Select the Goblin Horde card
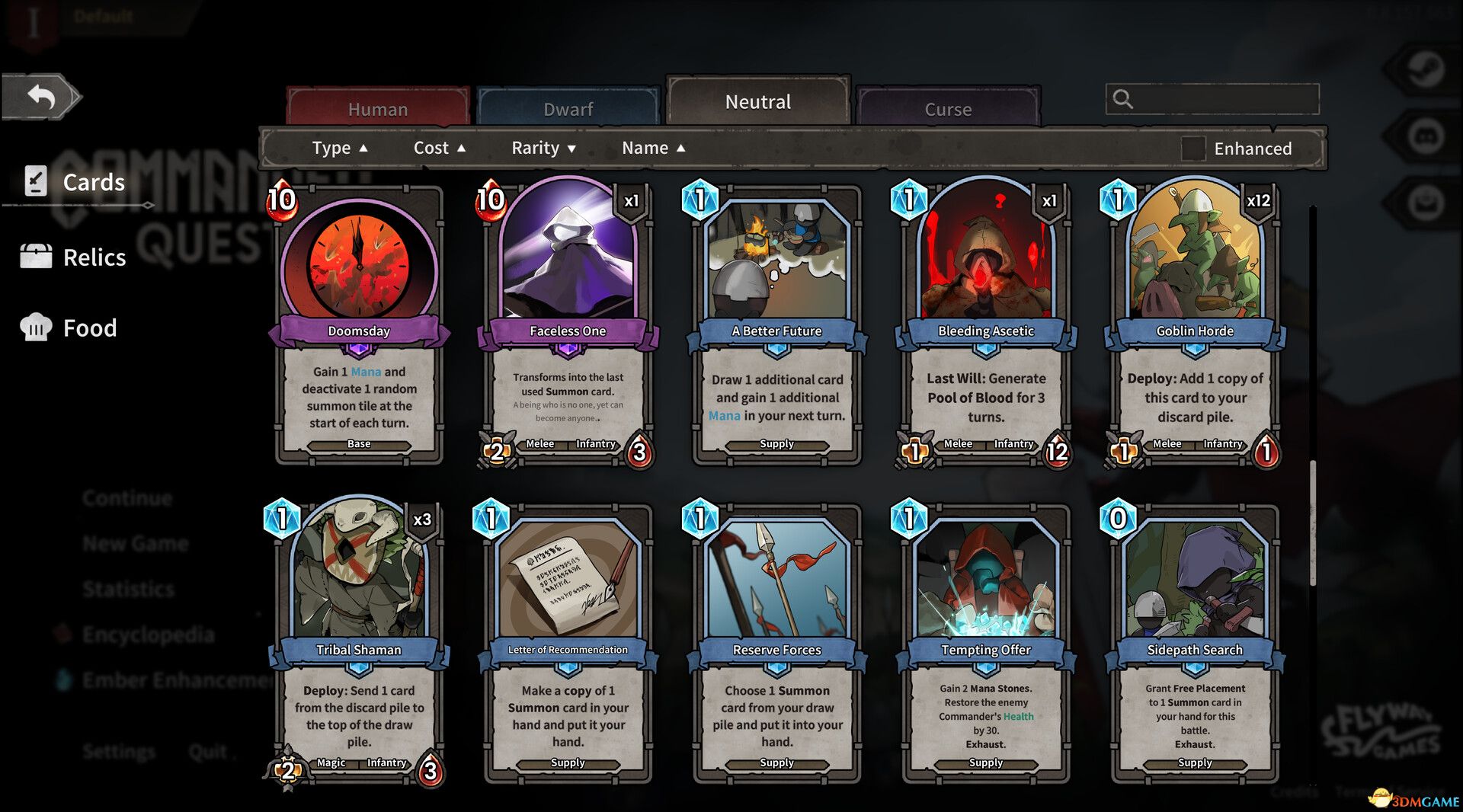 (x=1193, y=320)
